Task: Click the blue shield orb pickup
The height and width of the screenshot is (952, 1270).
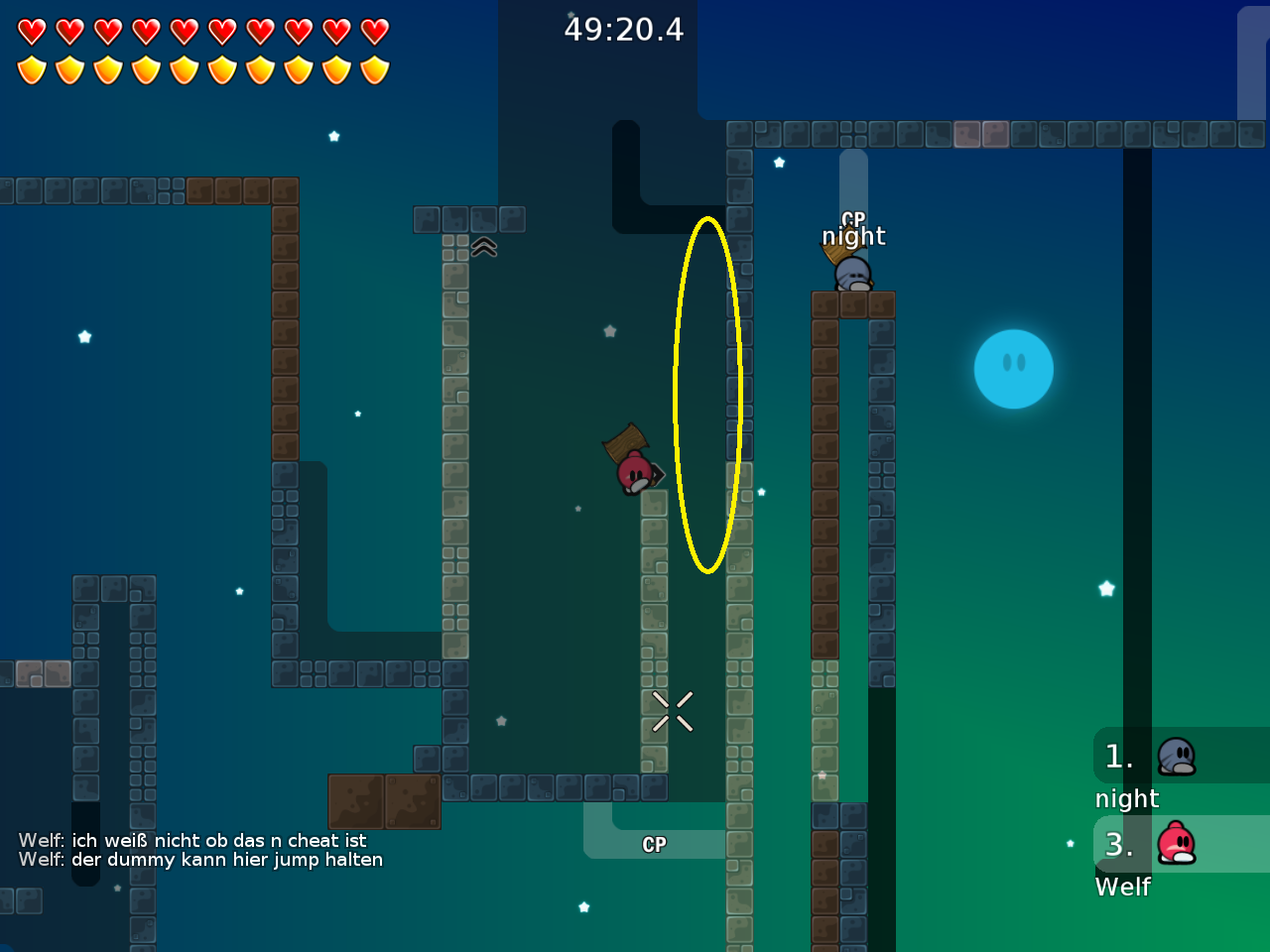Action: [1013, 368]
